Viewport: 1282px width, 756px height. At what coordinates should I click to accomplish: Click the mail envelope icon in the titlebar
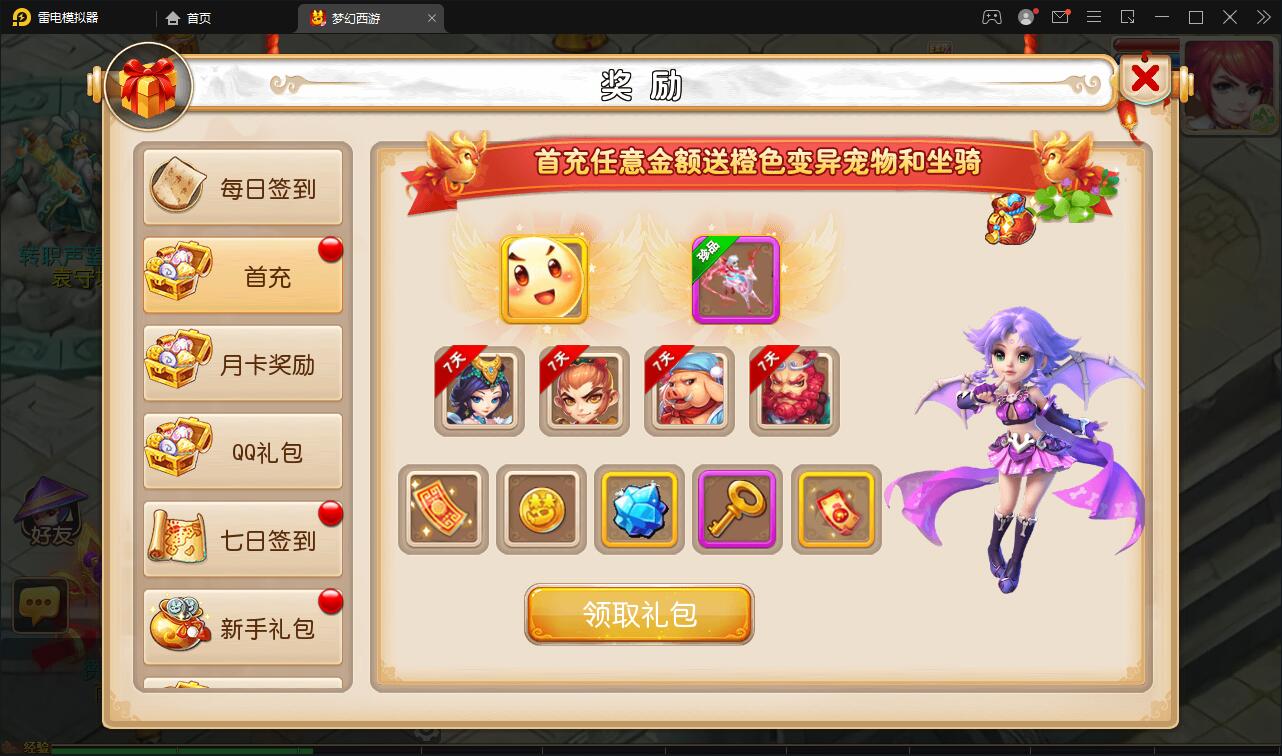(1062, 17)
